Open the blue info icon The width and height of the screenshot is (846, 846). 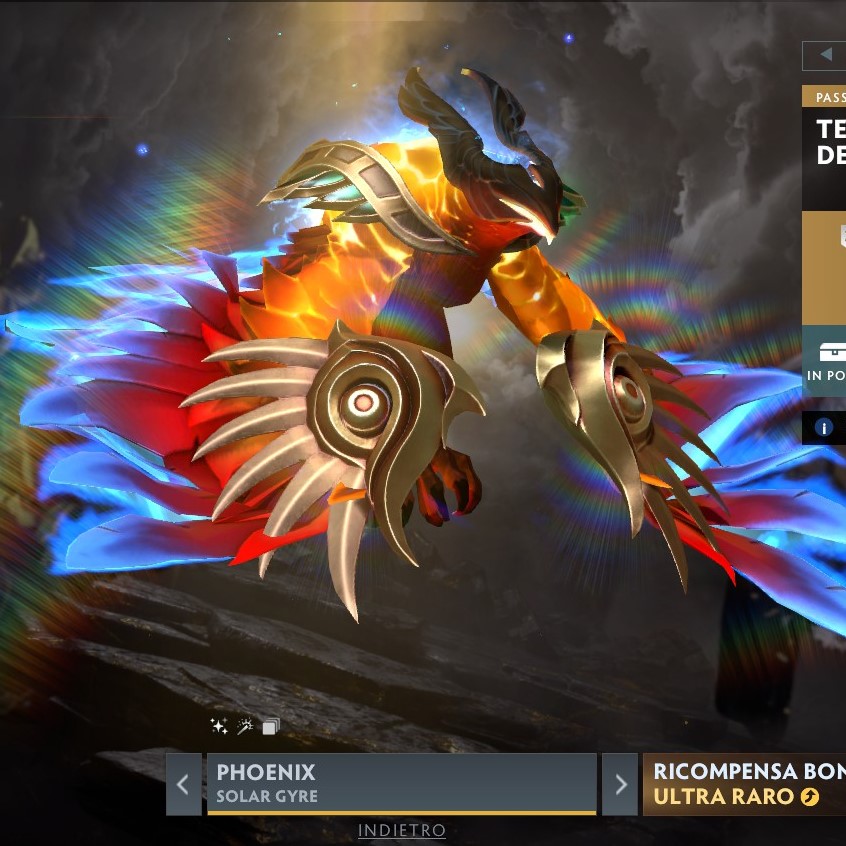point(824,428)
